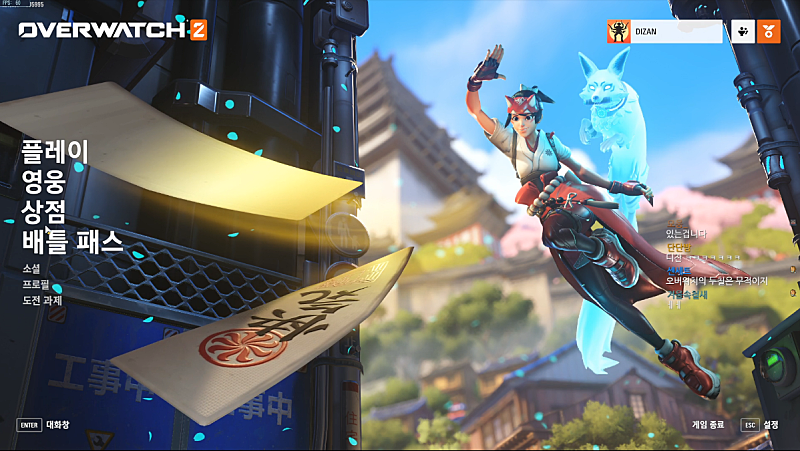The image size is (800, 451).
Task: Go to the 상점 (Shop)
Action: click(x=43, y=210)
